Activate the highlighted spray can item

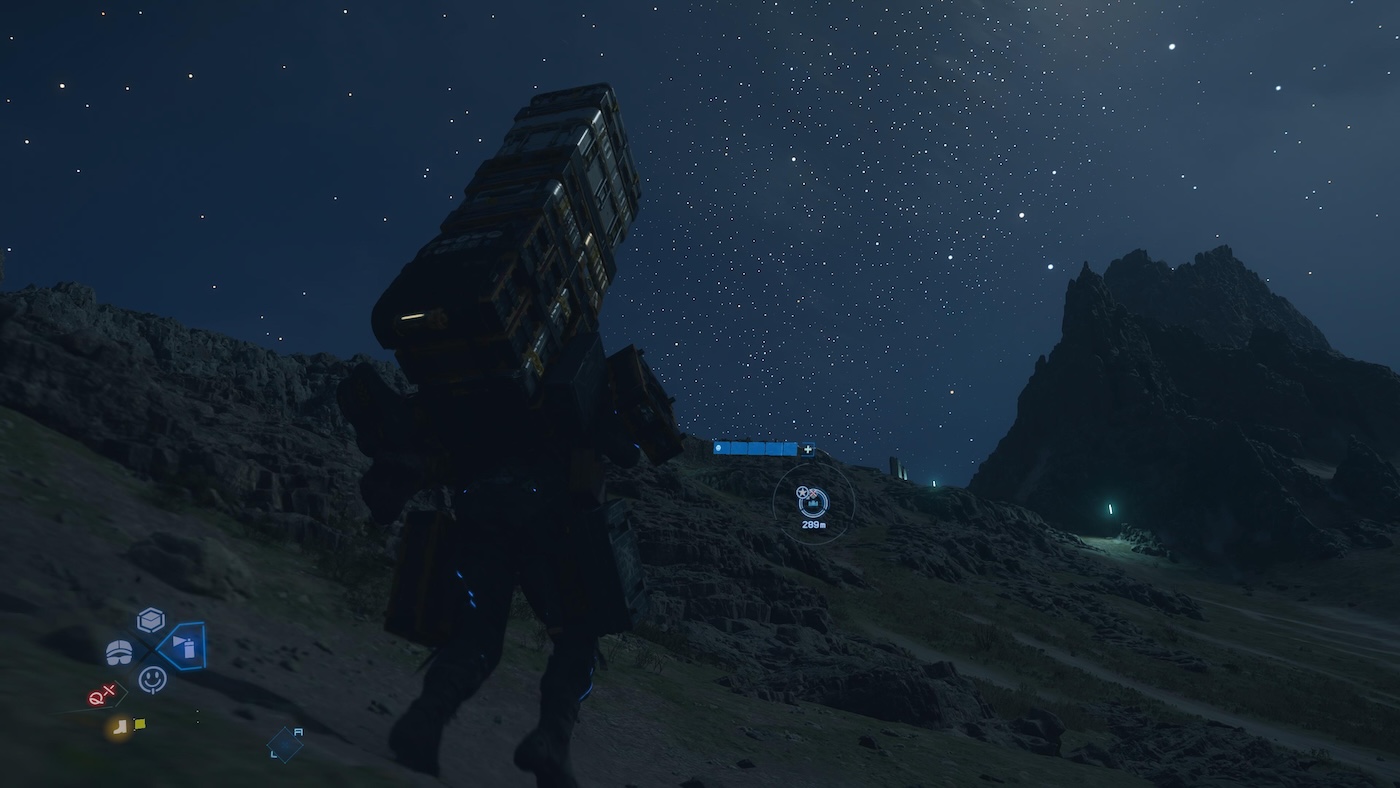pyautogui.click(x=183, y=647)
